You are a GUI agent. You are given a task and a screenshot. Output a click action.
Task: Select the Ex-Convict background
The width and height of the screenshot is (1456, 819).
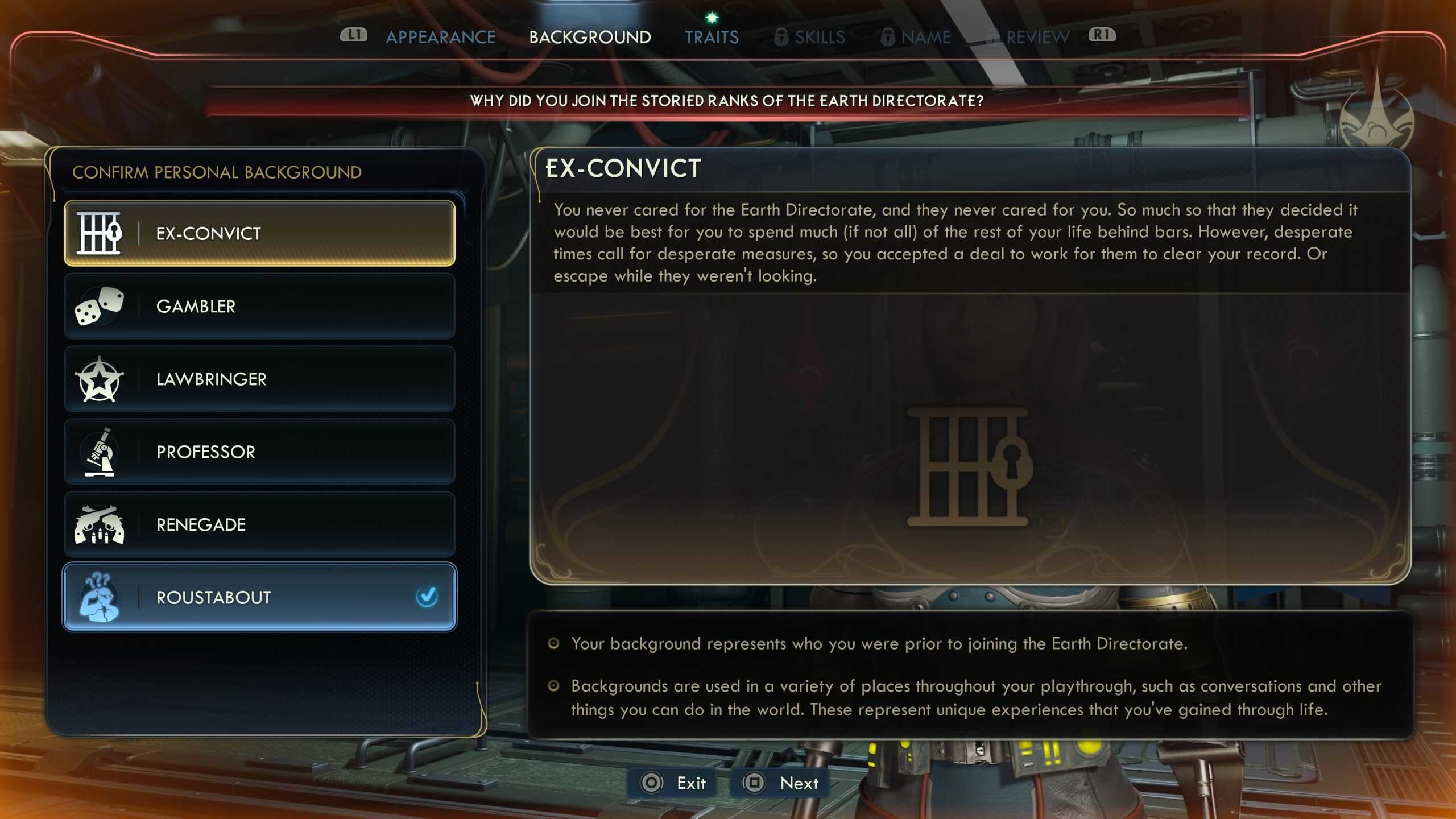259,233
